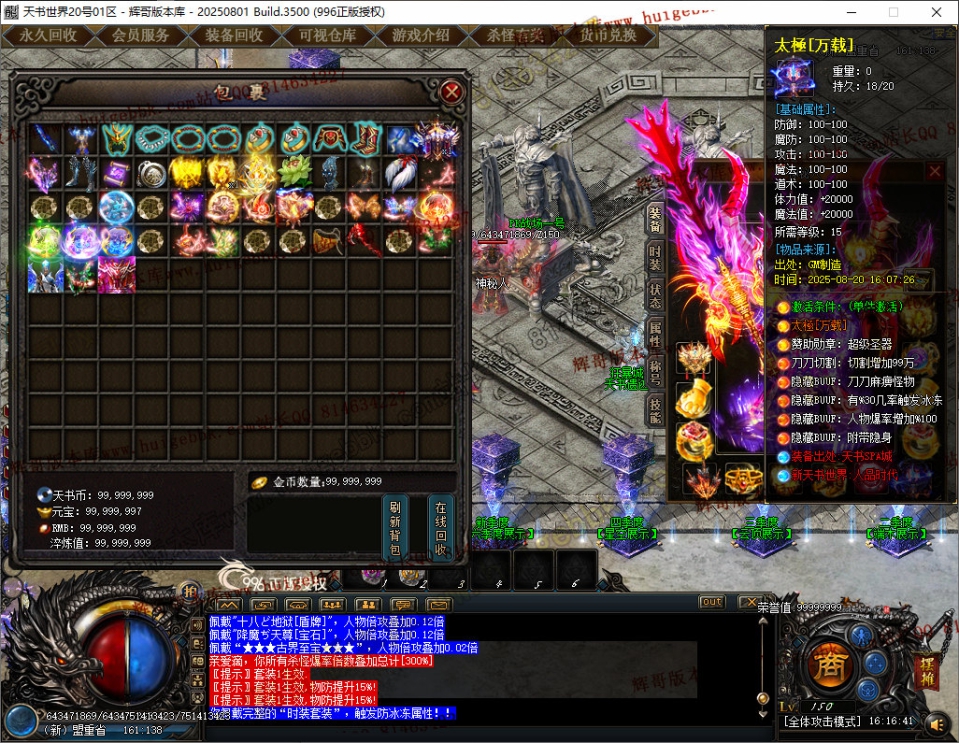Viewport: 959px width, 743px height.
Task: Open the 永久回收 menu
Action: coord(48,35)
